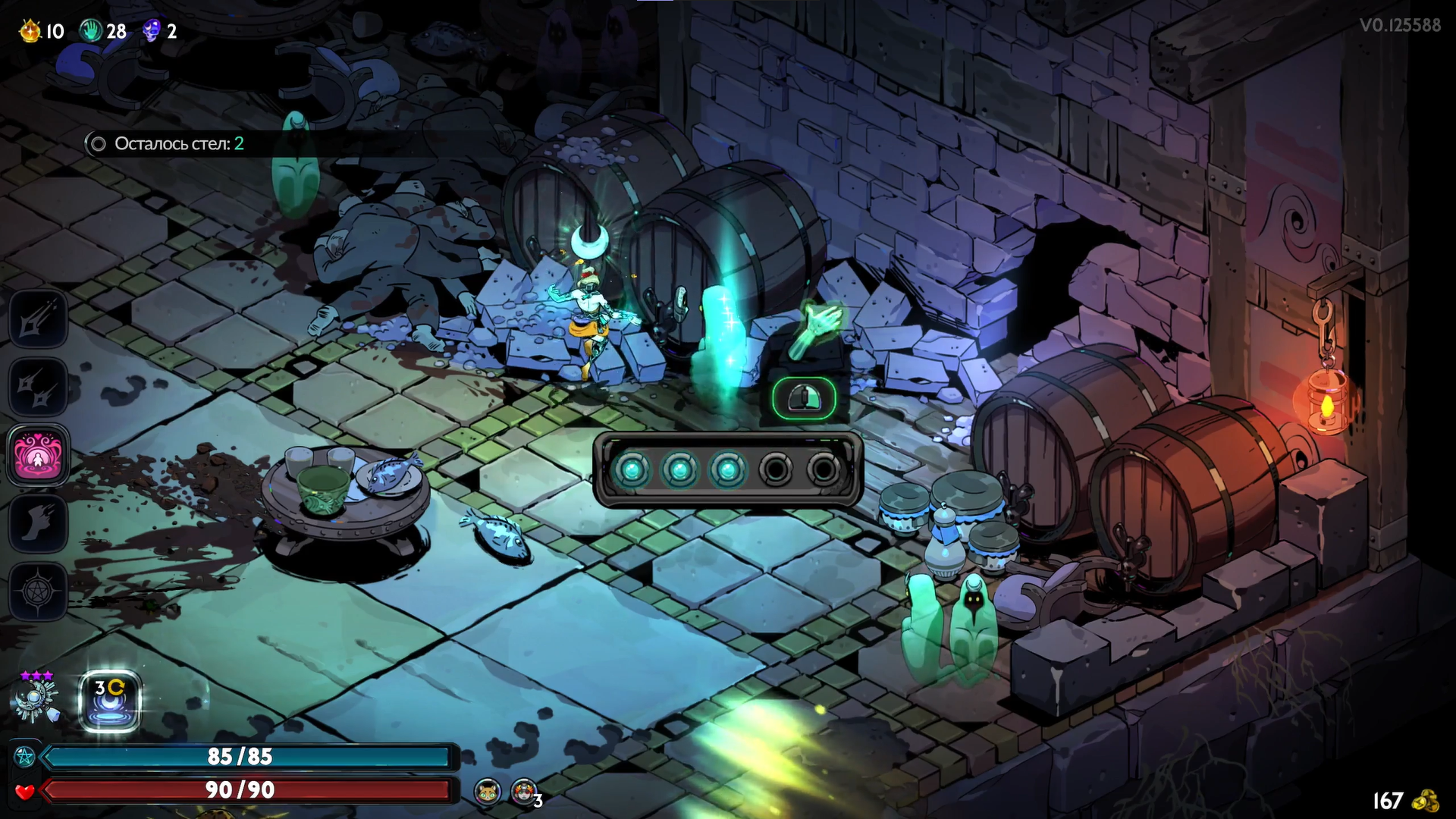Click the purple skull resource icon

coord(152,31)
